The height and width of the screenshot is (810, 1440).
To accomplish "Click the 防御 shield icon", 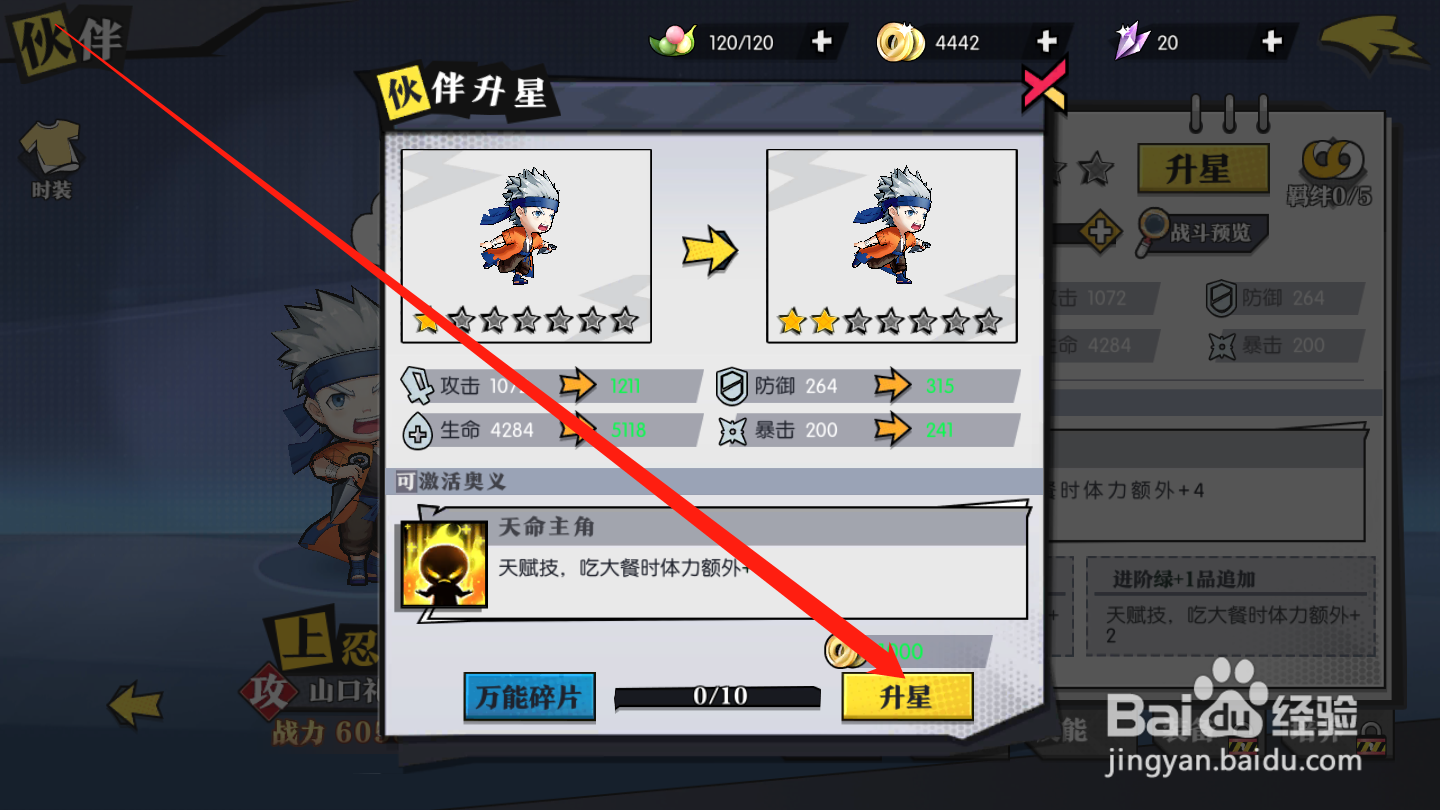I will pos(733,385).
